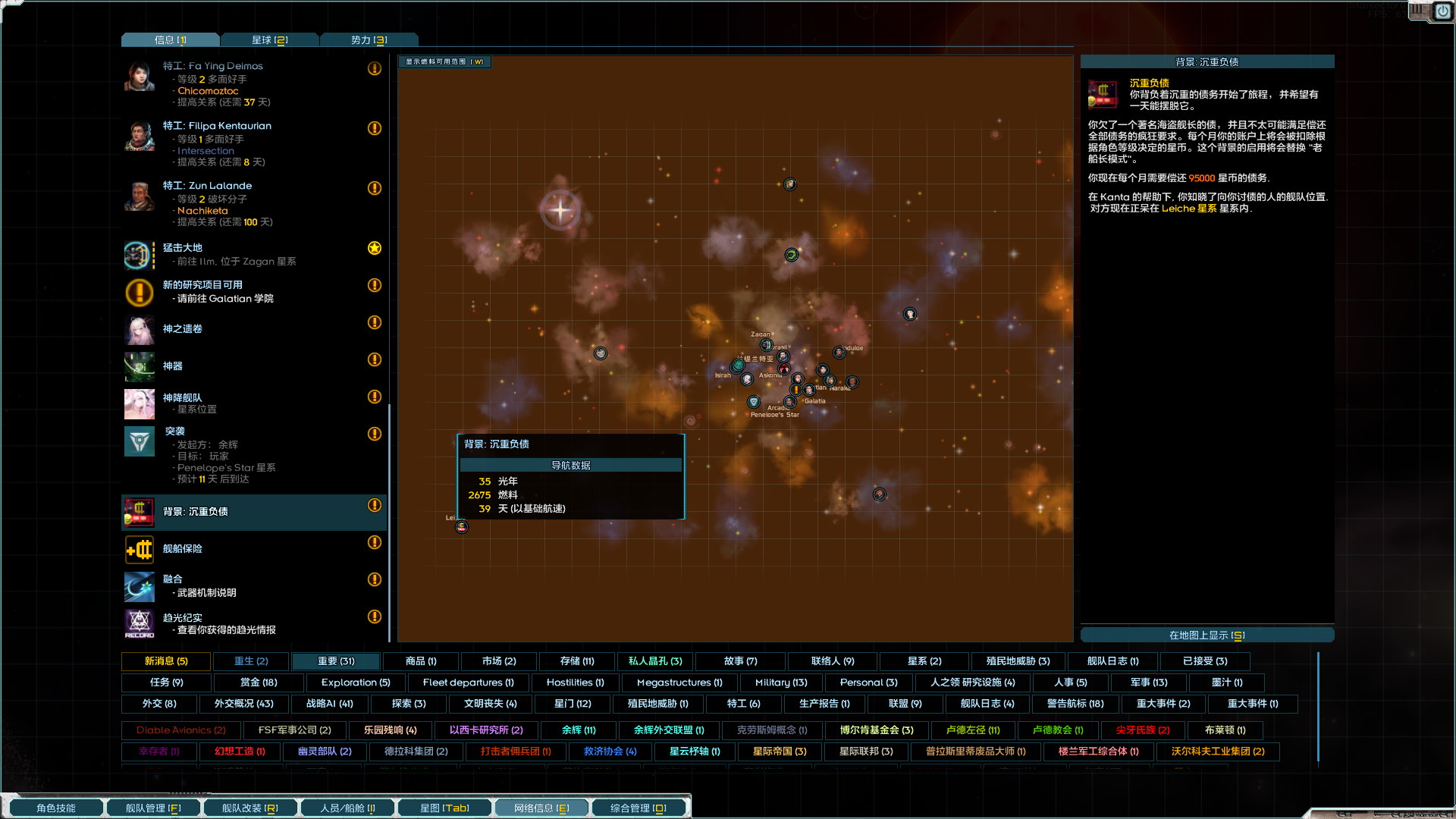Switch to the 势力 [3] tab
Viewport: 1456px width, 819px height.
(369, 39)
